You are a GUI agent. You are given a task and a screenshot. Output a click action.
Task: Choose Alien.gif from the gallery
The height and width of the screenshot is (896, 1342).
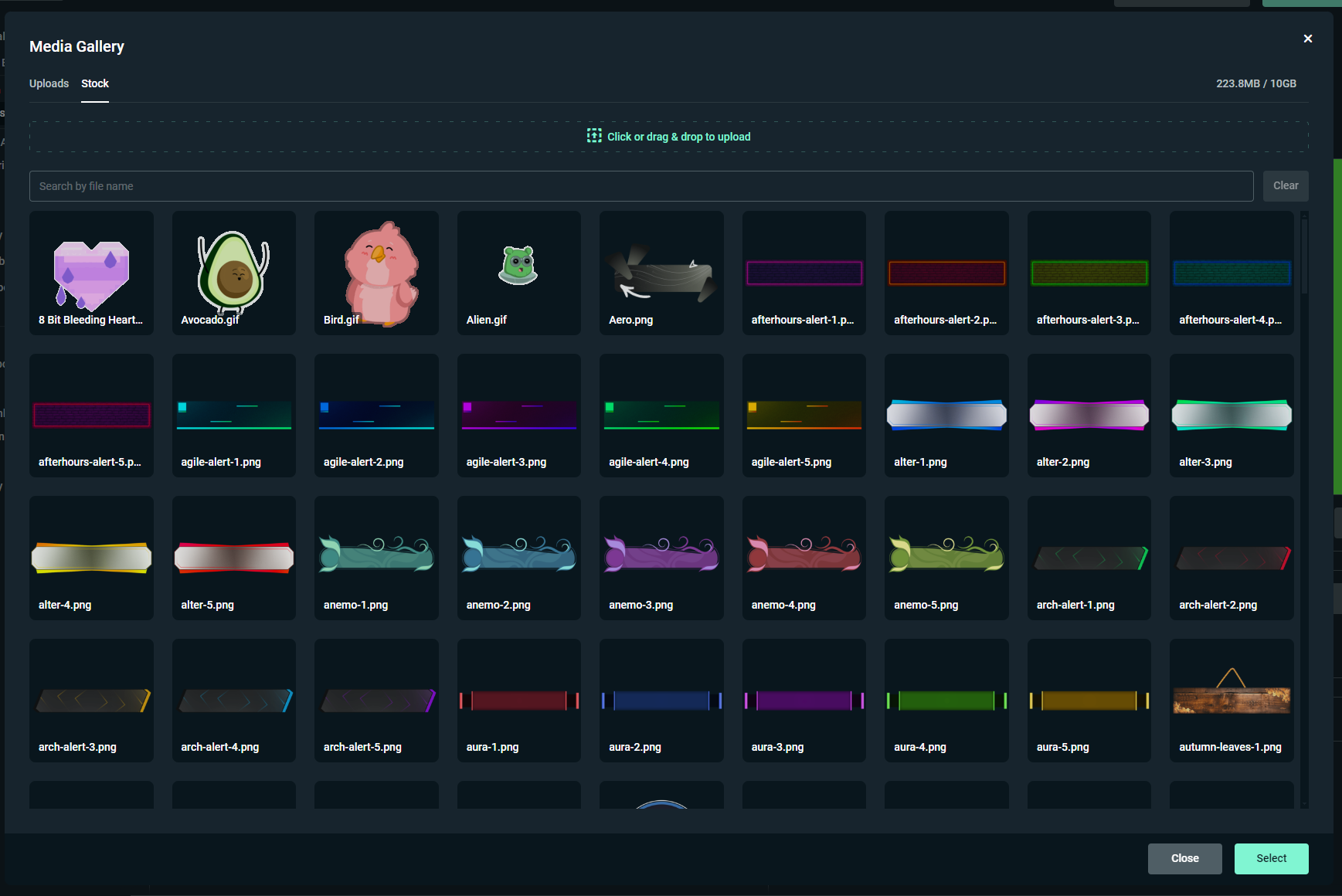click(x=518, y=272)
